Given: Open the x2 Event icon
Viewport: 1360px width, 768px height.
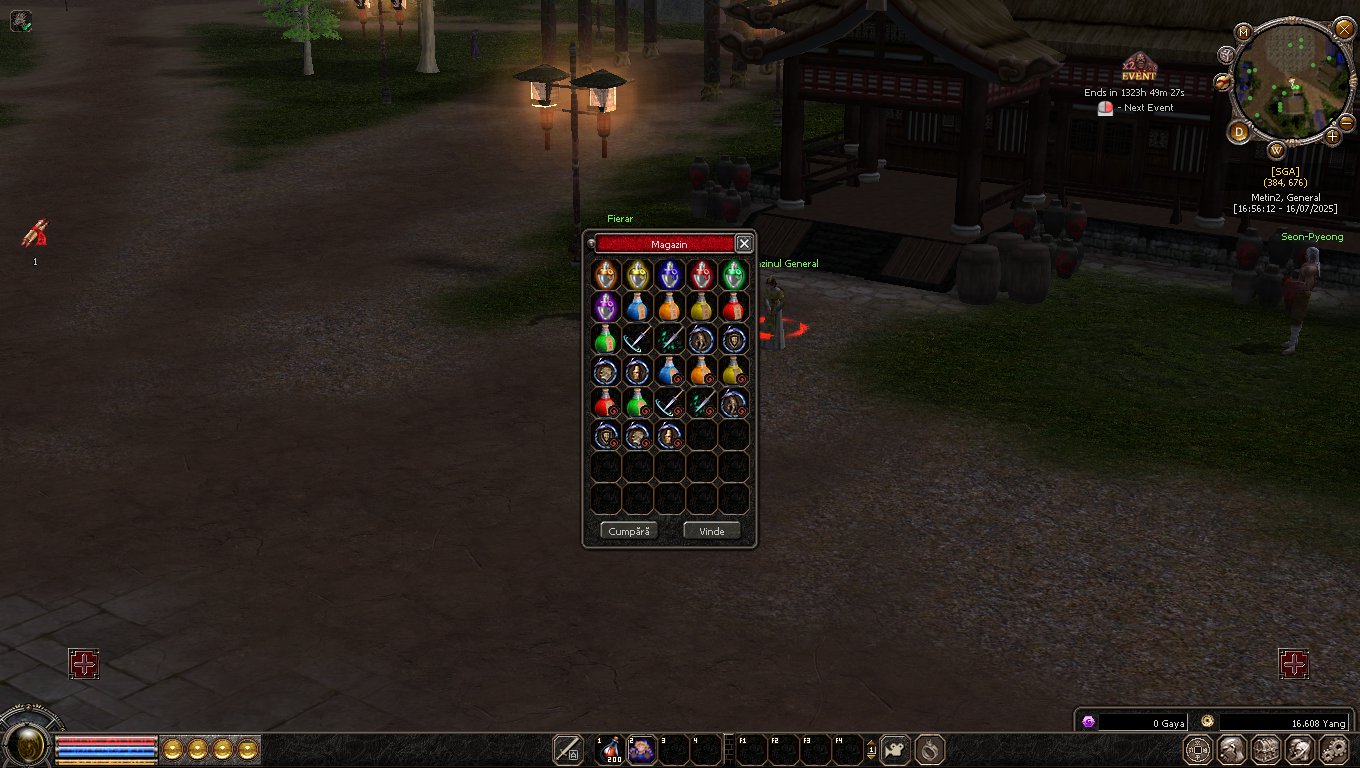Looking at the screenshot, I should click(x=1138, y=68).
